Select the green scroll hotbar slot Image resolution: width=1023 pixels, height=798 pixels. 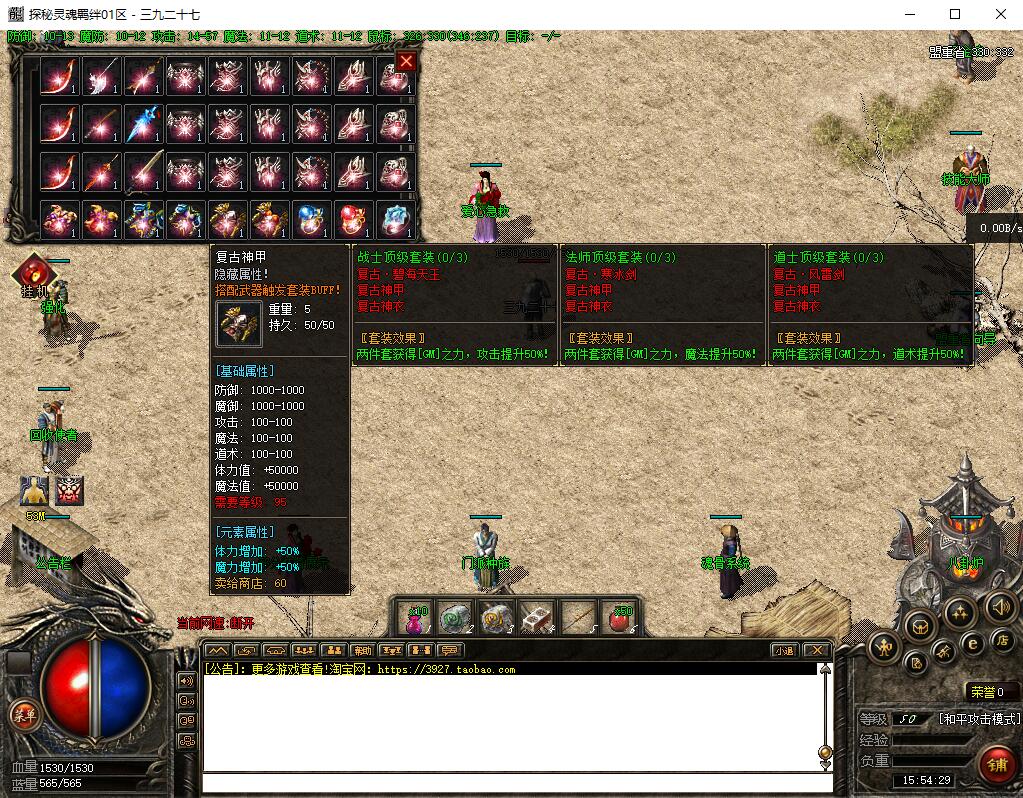(456, 619)
